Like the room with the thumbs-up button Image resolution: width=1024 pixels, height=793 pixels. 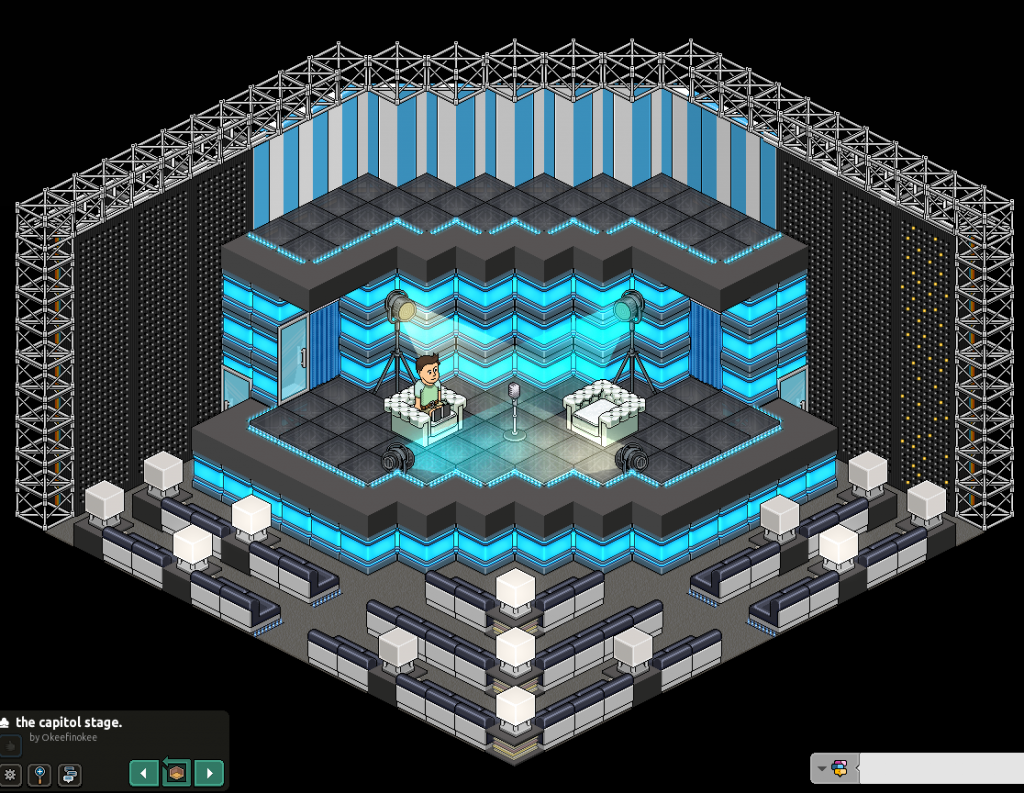click(x=10, y=746)
